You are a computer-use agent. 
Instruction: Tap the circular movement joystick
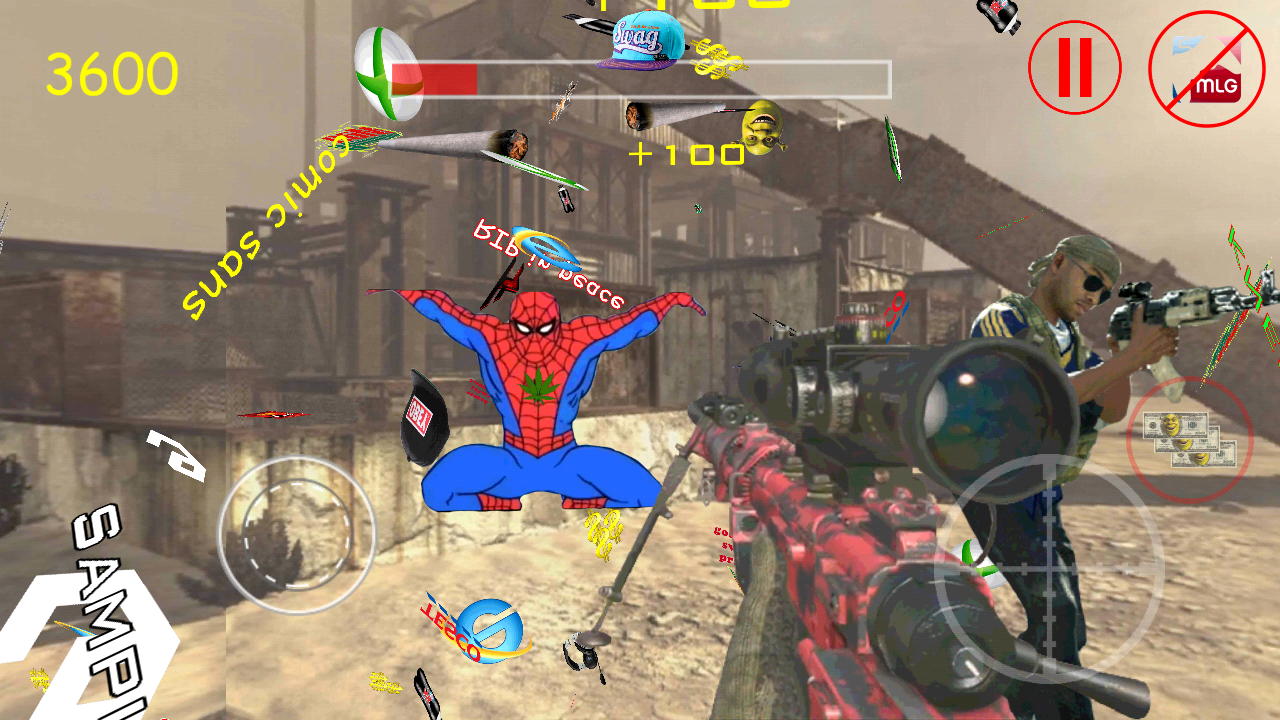click(297, 535)
